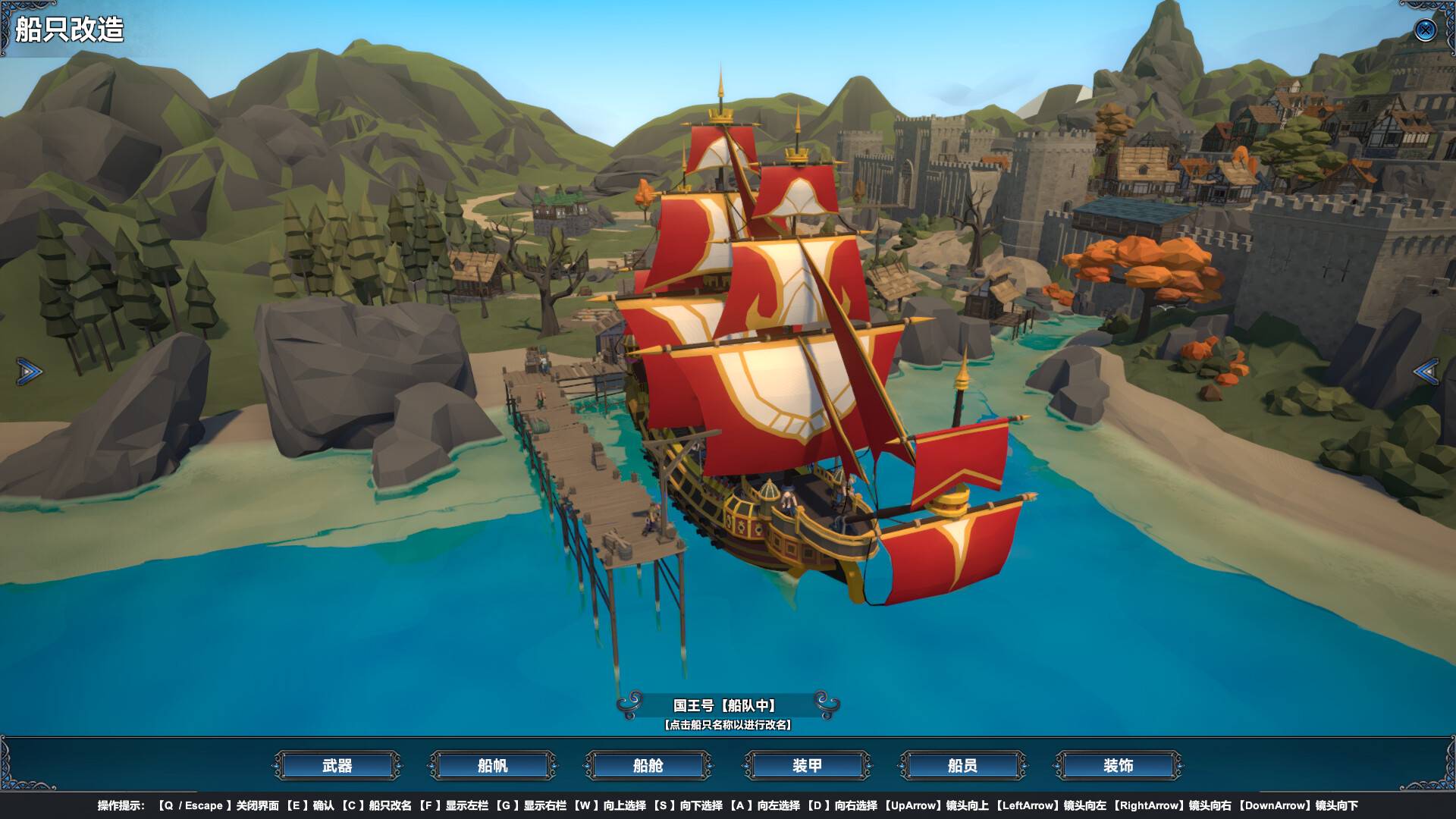The width and height of the screenshot is (1456, 819).
Task: Click the rename hint text below the ship name
Action: point(730,725)
